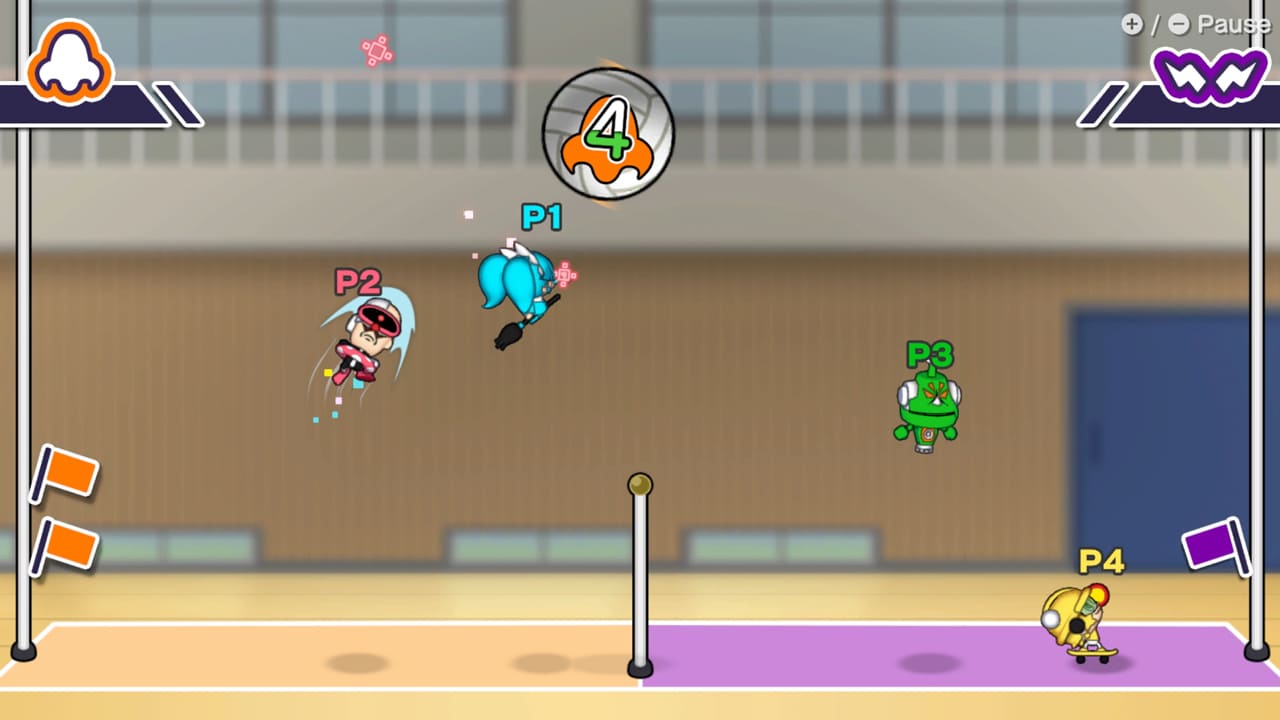Select the orange flag icon on the left

(70, 470)
